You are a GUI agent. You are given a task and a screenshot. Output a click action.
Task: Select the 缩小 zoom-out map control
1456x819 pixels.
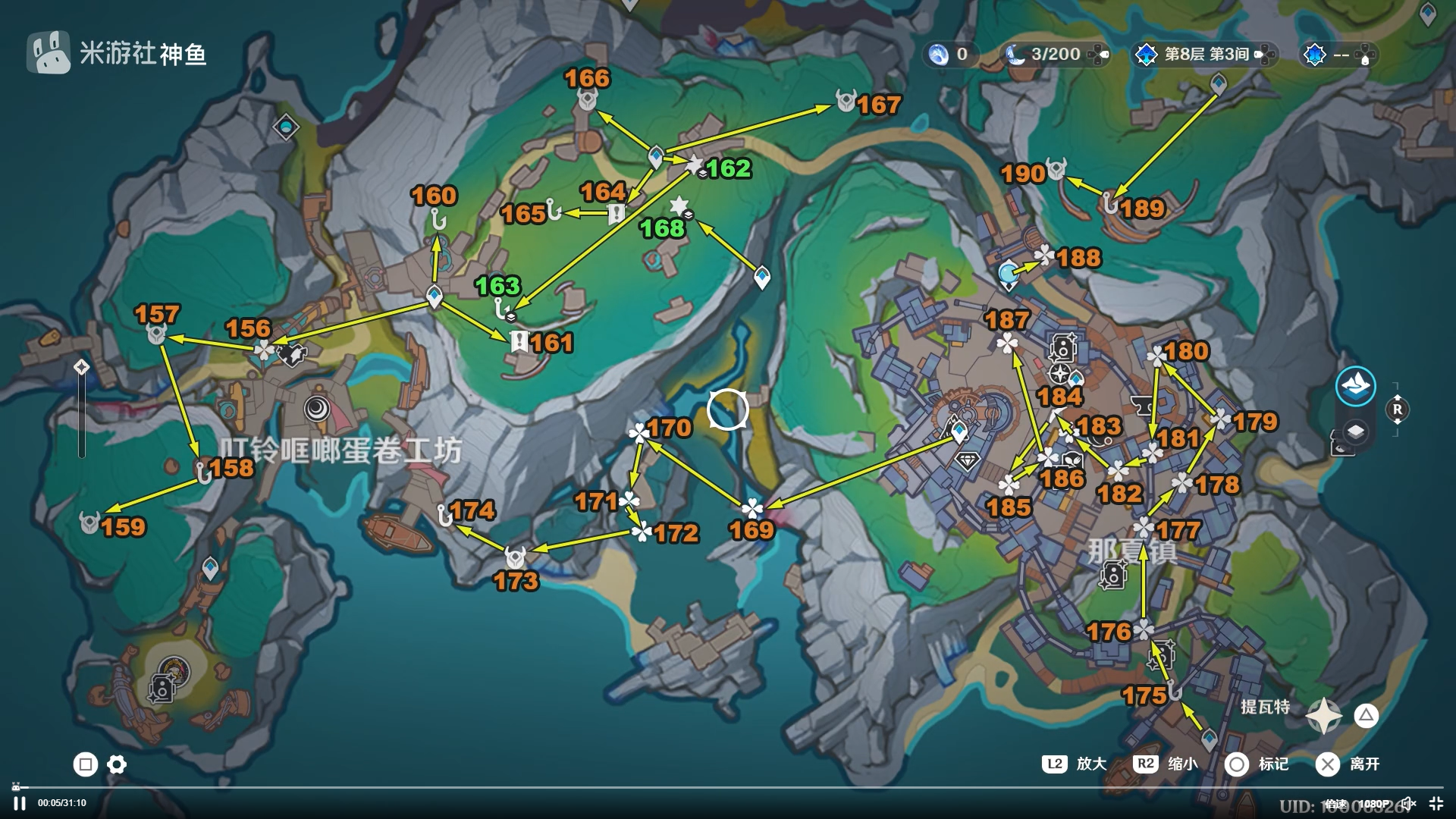[1166, 764]
